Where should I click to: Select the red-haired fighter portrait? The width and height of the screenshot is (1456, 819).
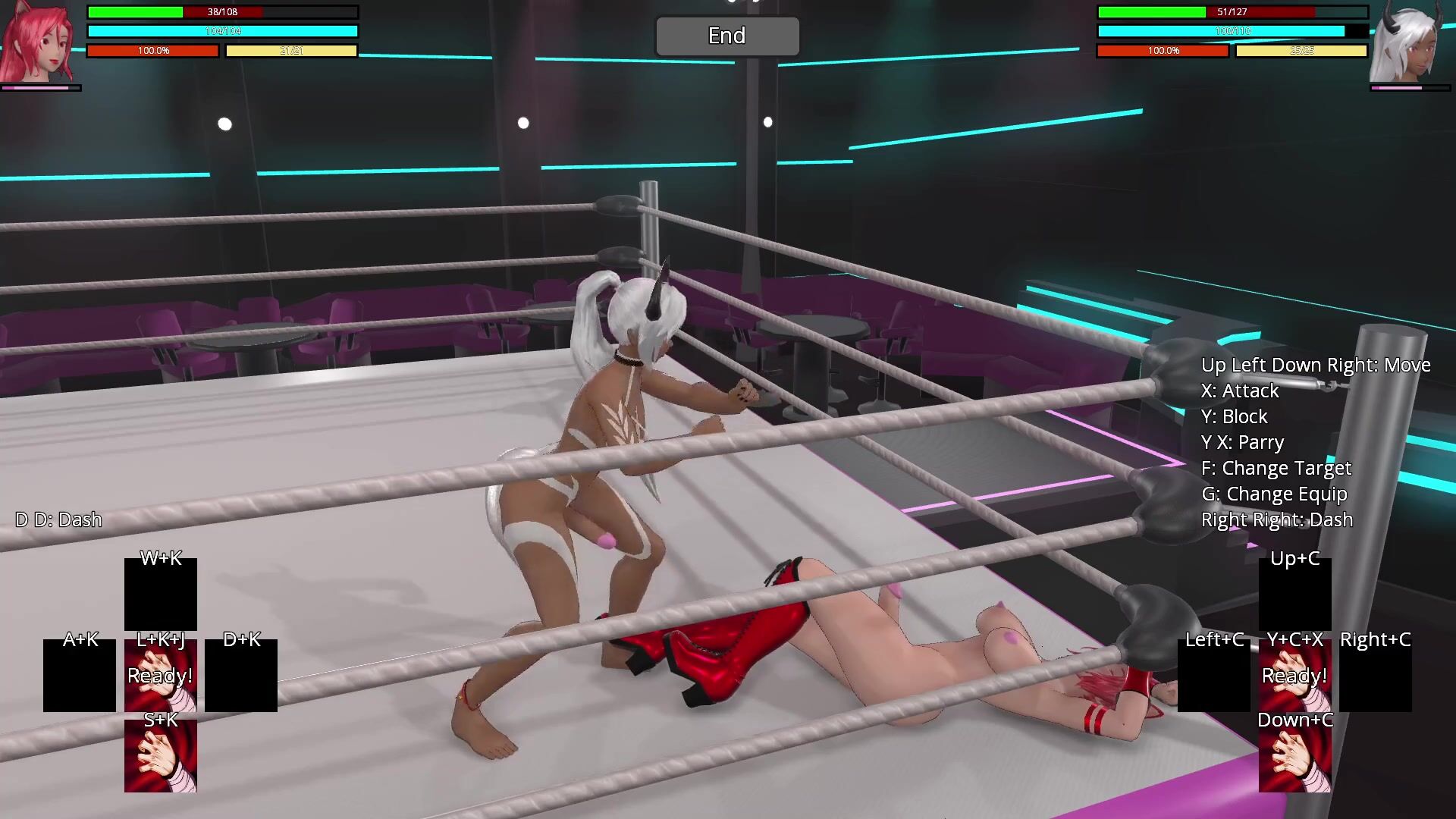38,42
